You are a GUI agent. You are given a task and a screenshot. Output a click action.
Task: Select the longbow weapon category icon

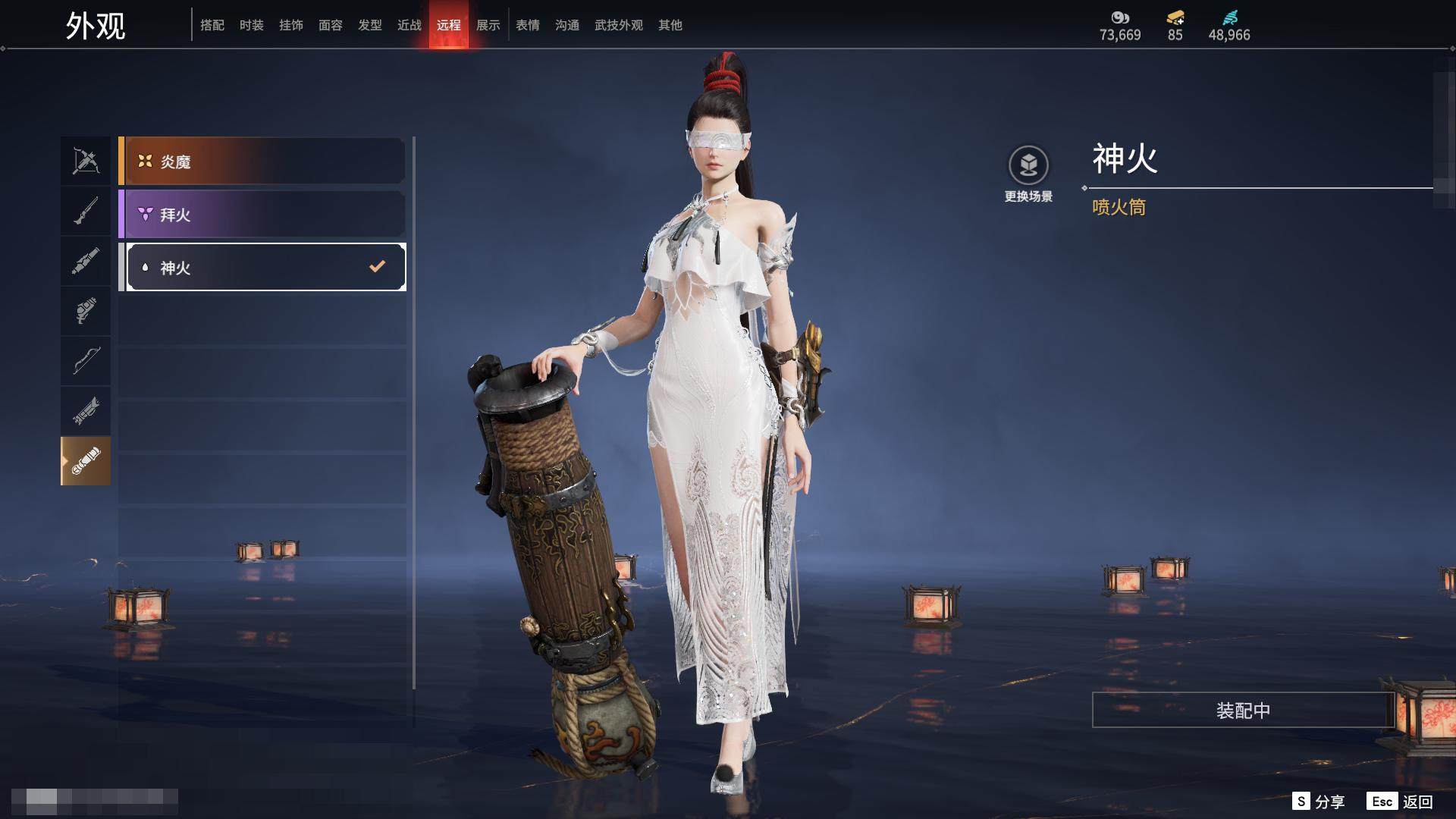pyautogui.click(x=86, y=360)
